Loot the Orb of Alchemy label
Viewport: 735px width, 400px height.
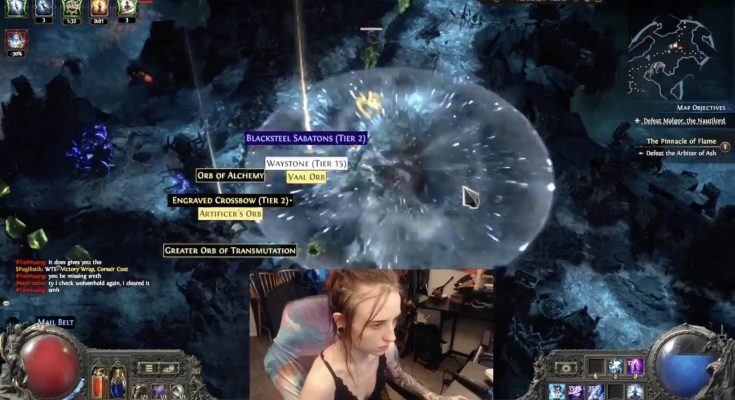point(231,176)
